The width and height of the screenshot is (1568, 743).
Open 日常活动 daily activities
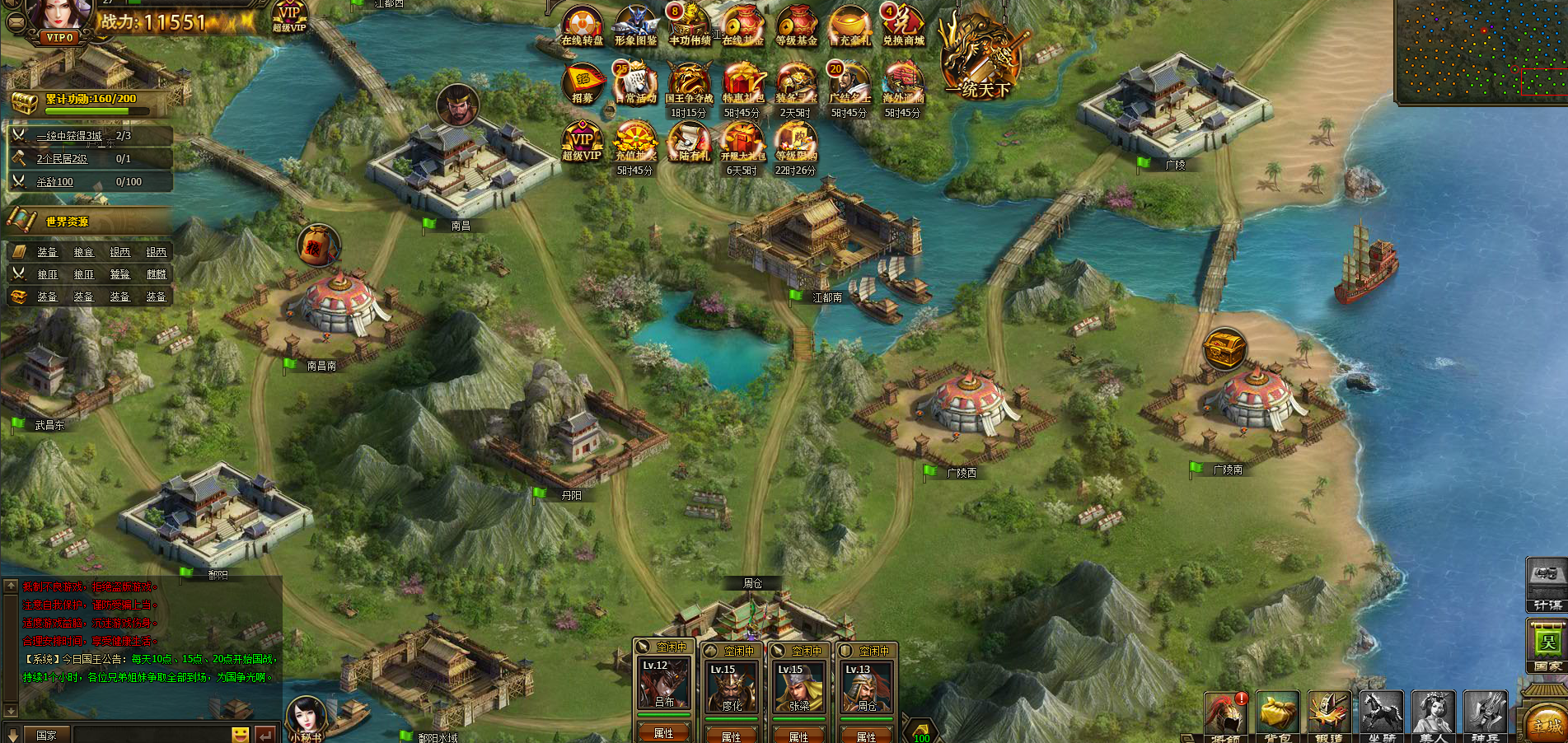[635, 83]
